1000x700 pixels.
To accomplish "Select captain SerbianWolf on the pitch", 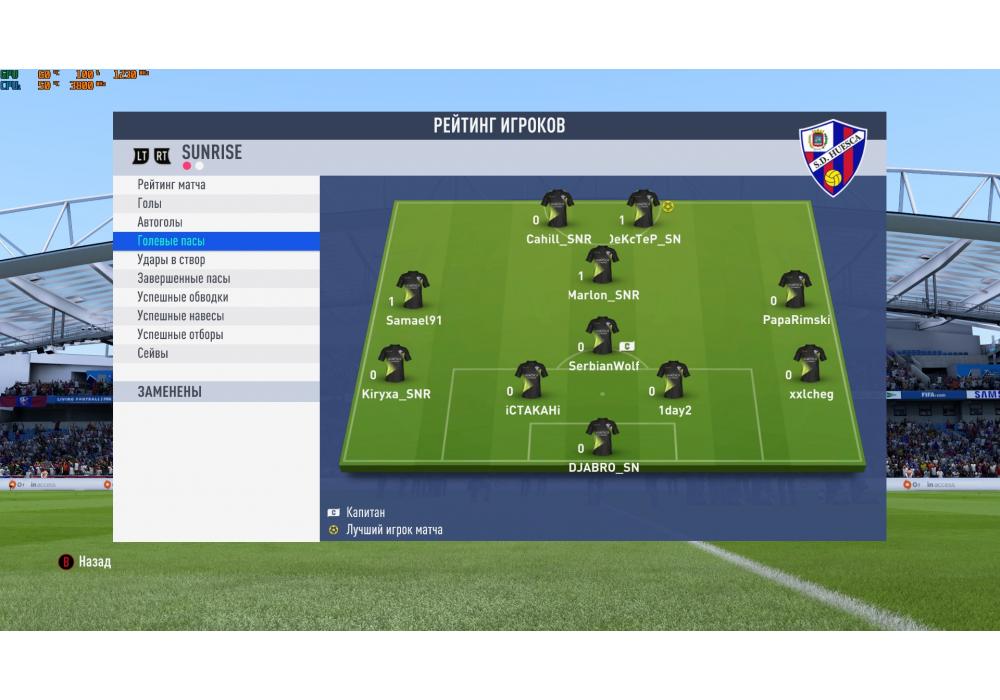I will (x=602, y=337).
